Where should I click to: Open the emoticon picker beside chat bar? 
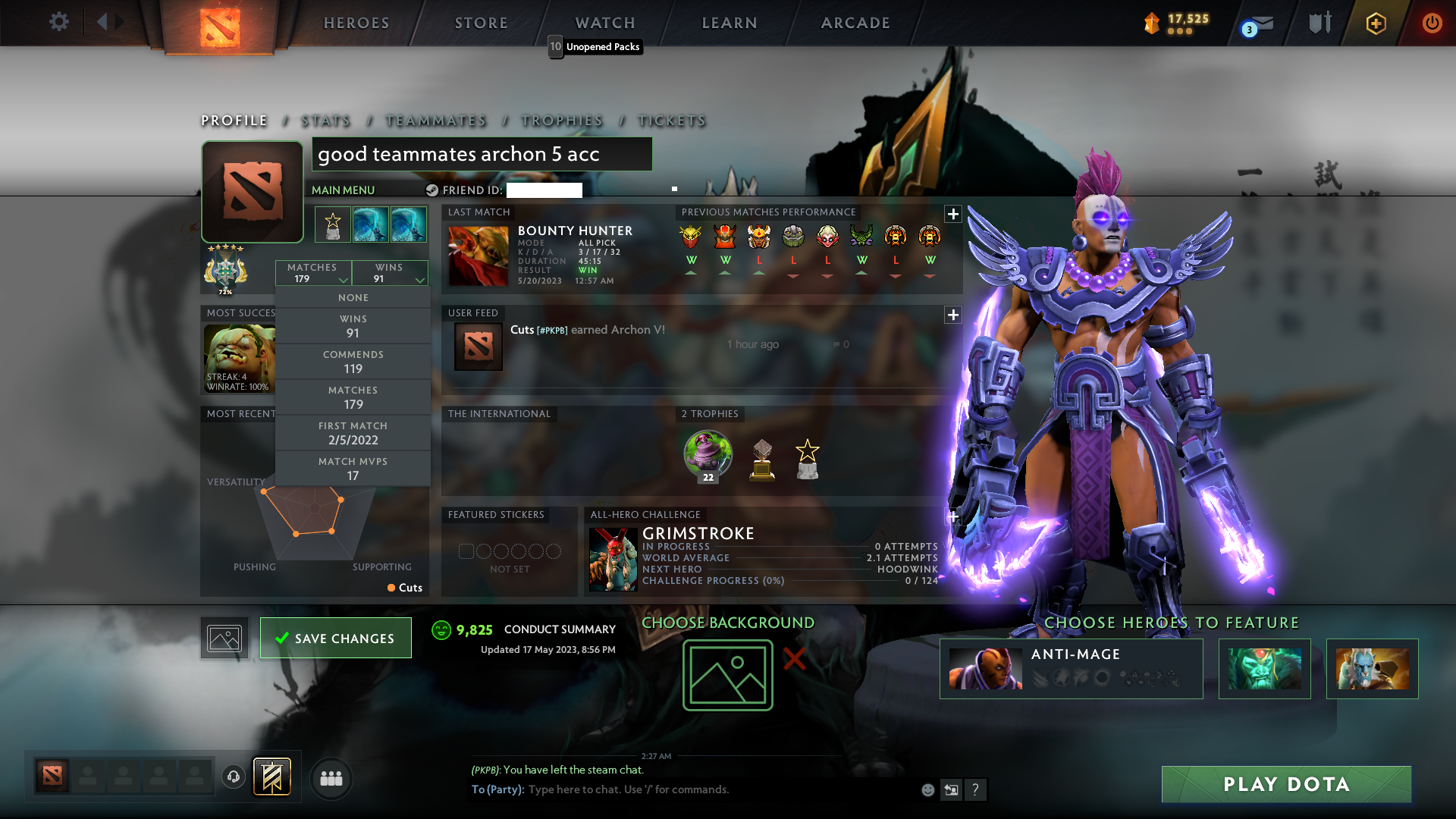927,789
